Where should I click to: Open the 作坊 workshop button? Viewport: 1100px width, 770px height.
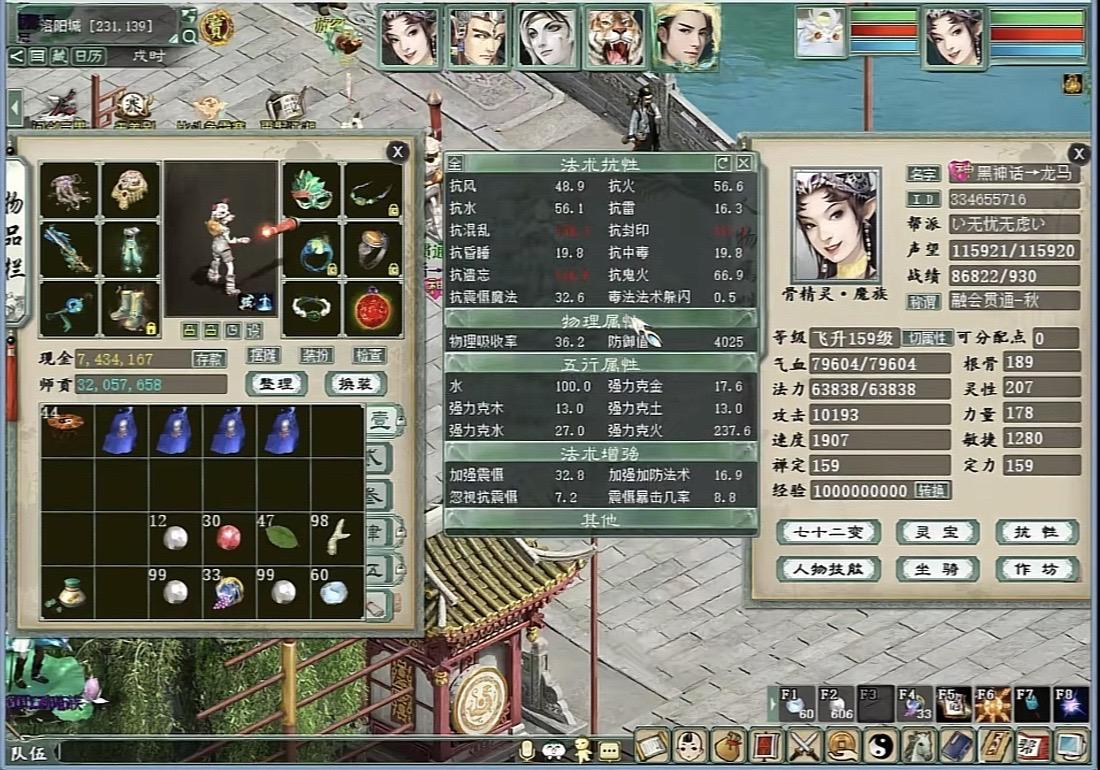click(1037, 569)
